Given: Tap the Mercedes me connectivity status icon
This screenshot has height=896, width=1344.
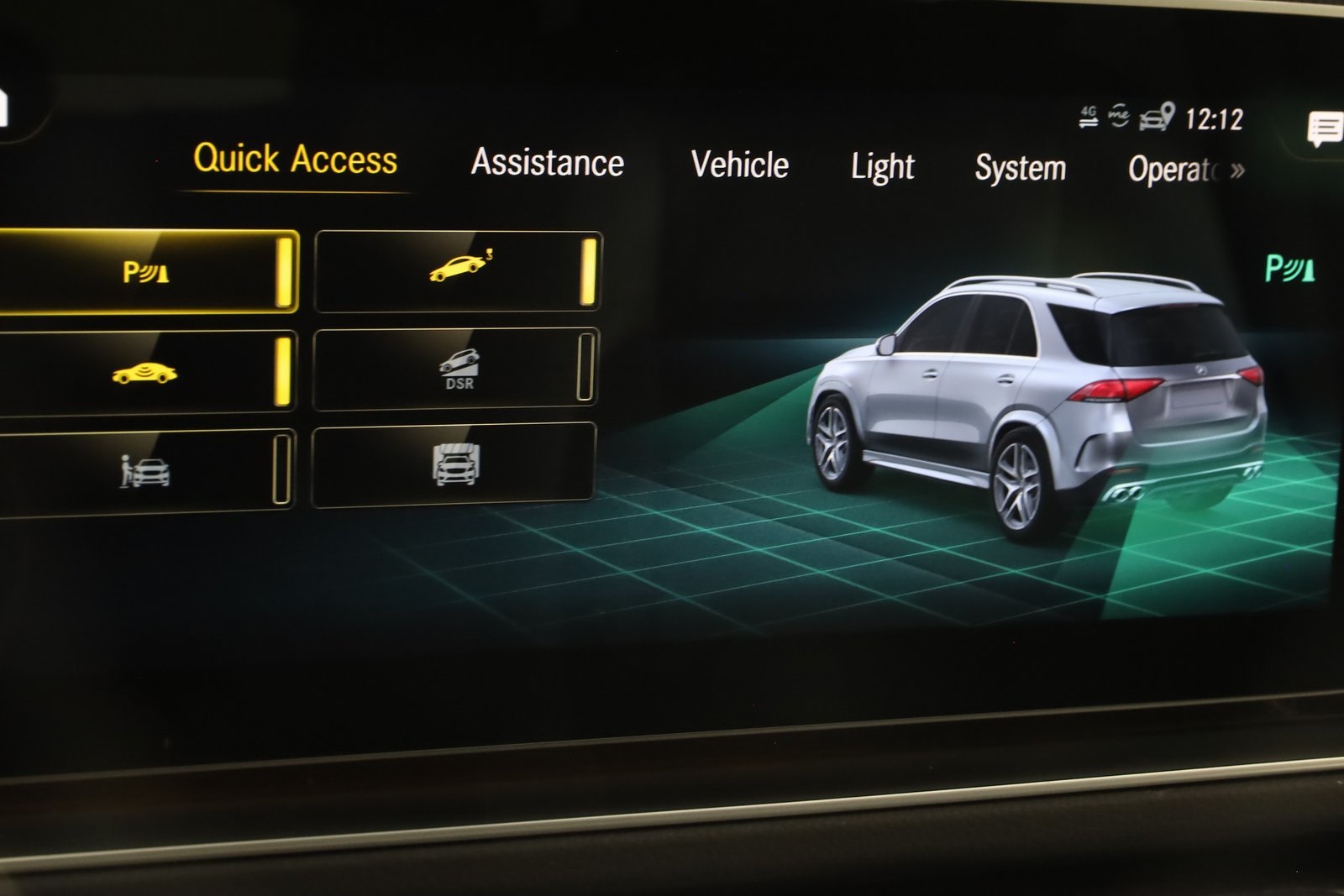Looking at the screenshot, I should pos(1117,117).
